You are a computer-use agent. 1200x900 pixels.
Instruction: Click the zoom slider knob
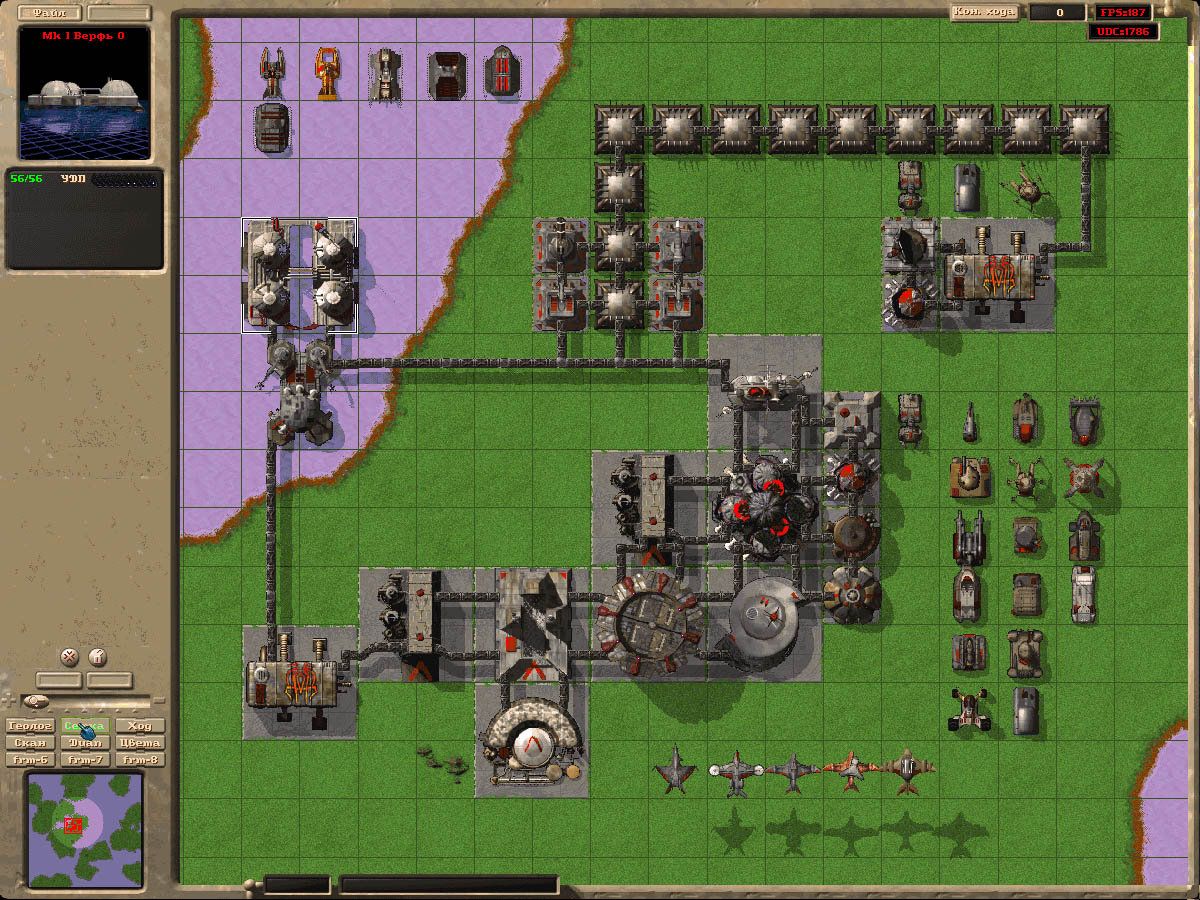point(37,700)
